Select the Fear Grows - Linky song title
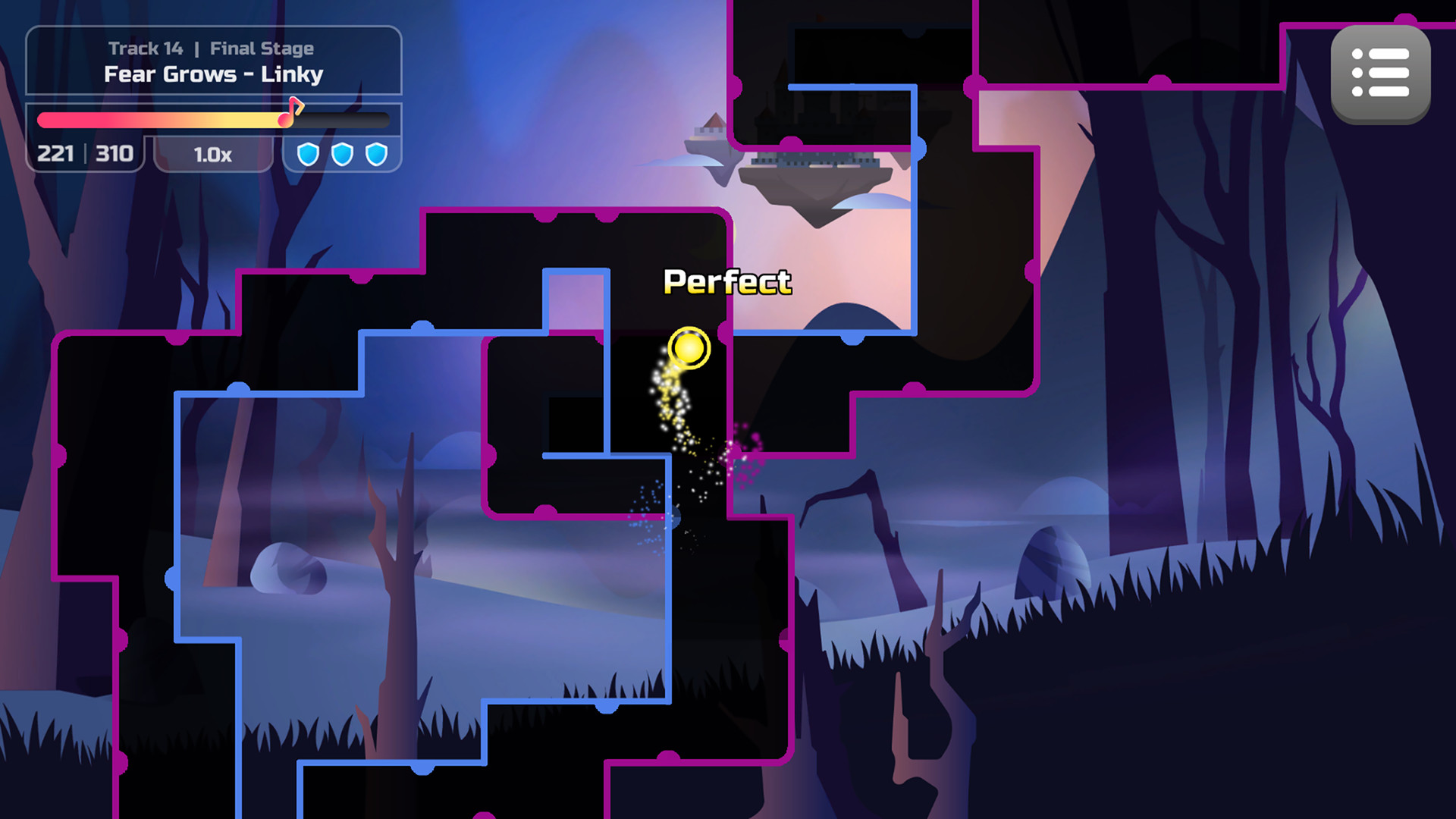The image size is (1456, 819). click(x=213, y=74)
